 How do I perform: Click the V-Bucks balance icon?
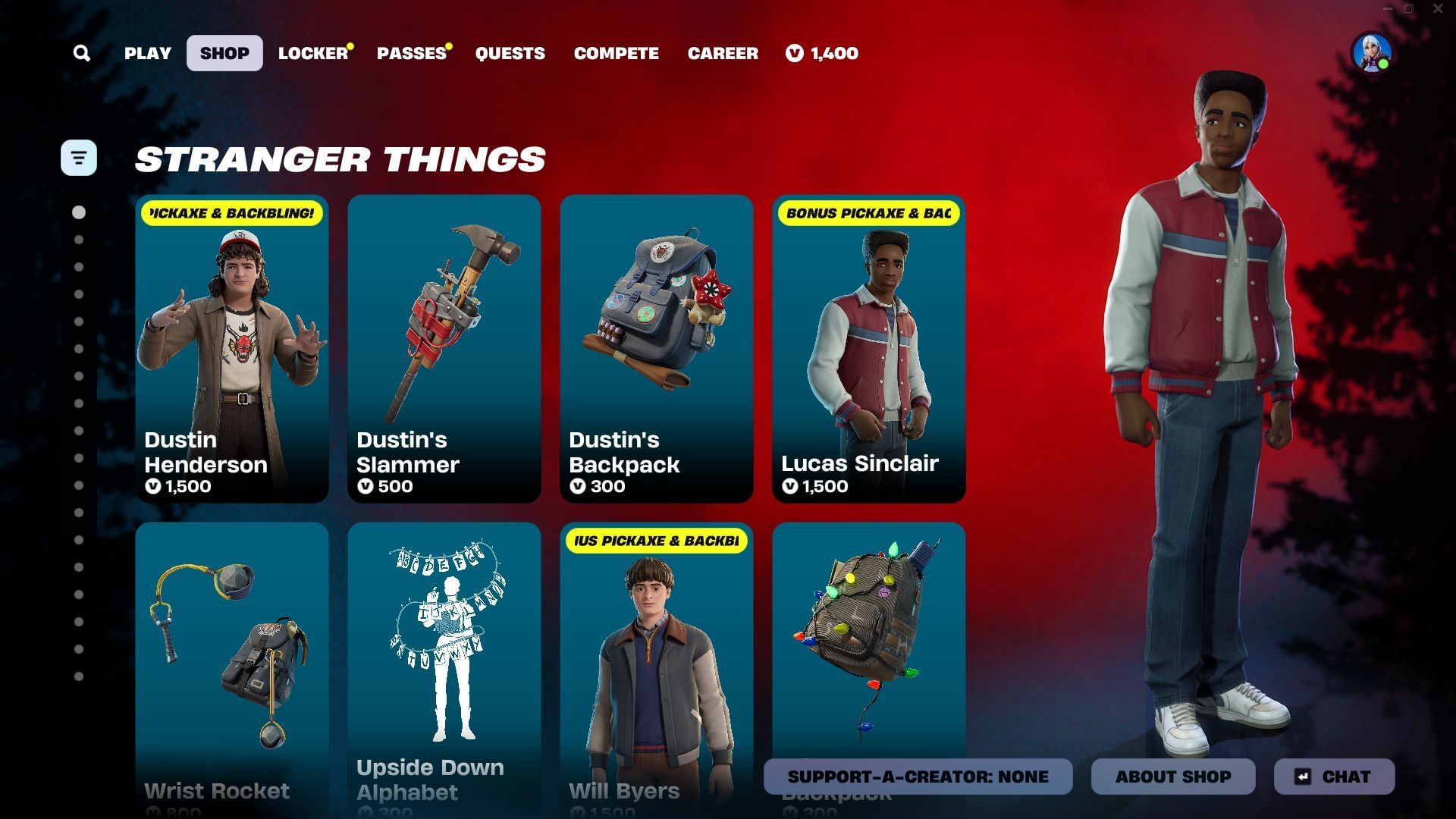(793, 53)
